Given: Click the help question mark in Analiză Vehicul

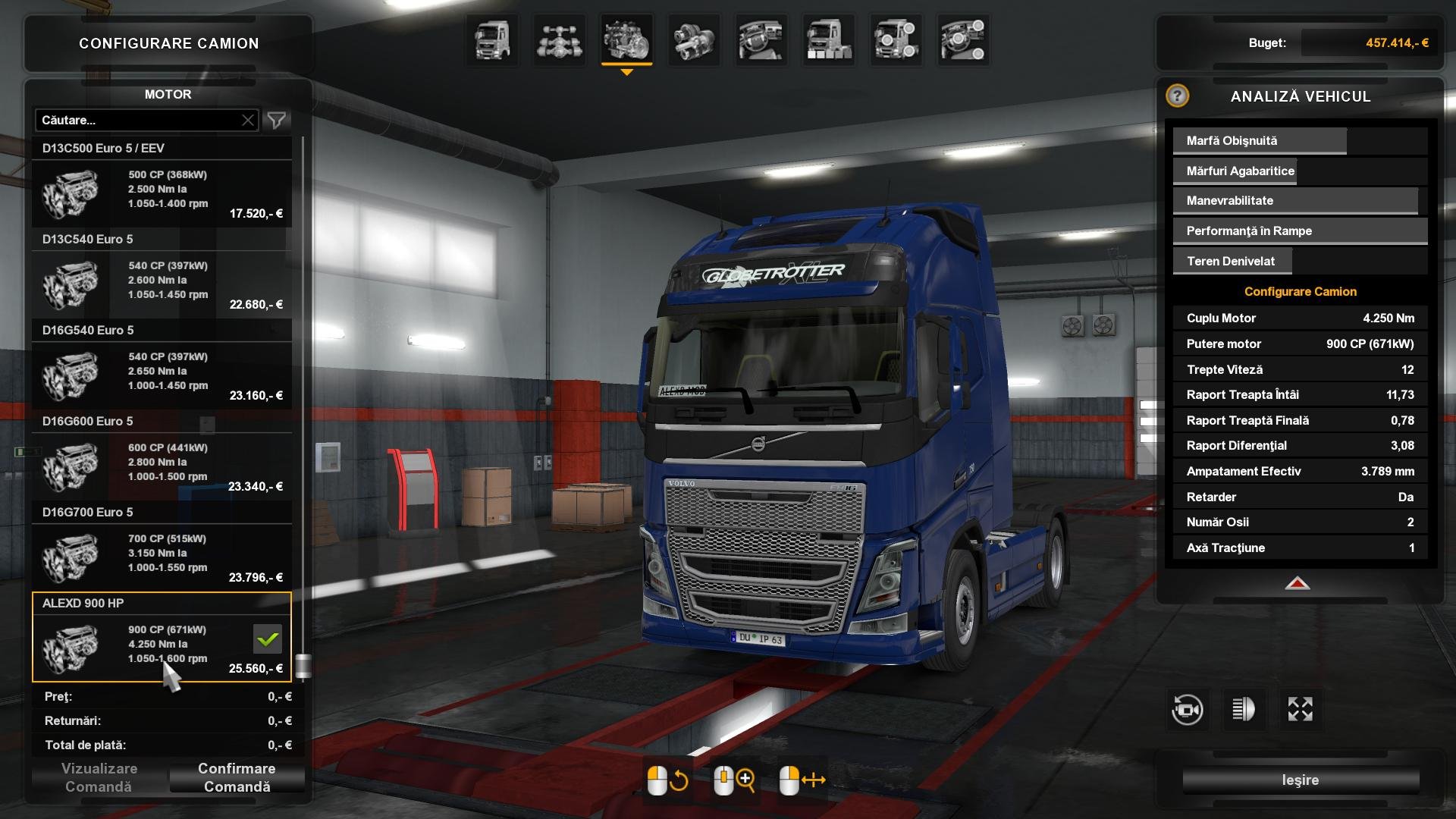Looking at the screenshot, I should pos(1176,97).
